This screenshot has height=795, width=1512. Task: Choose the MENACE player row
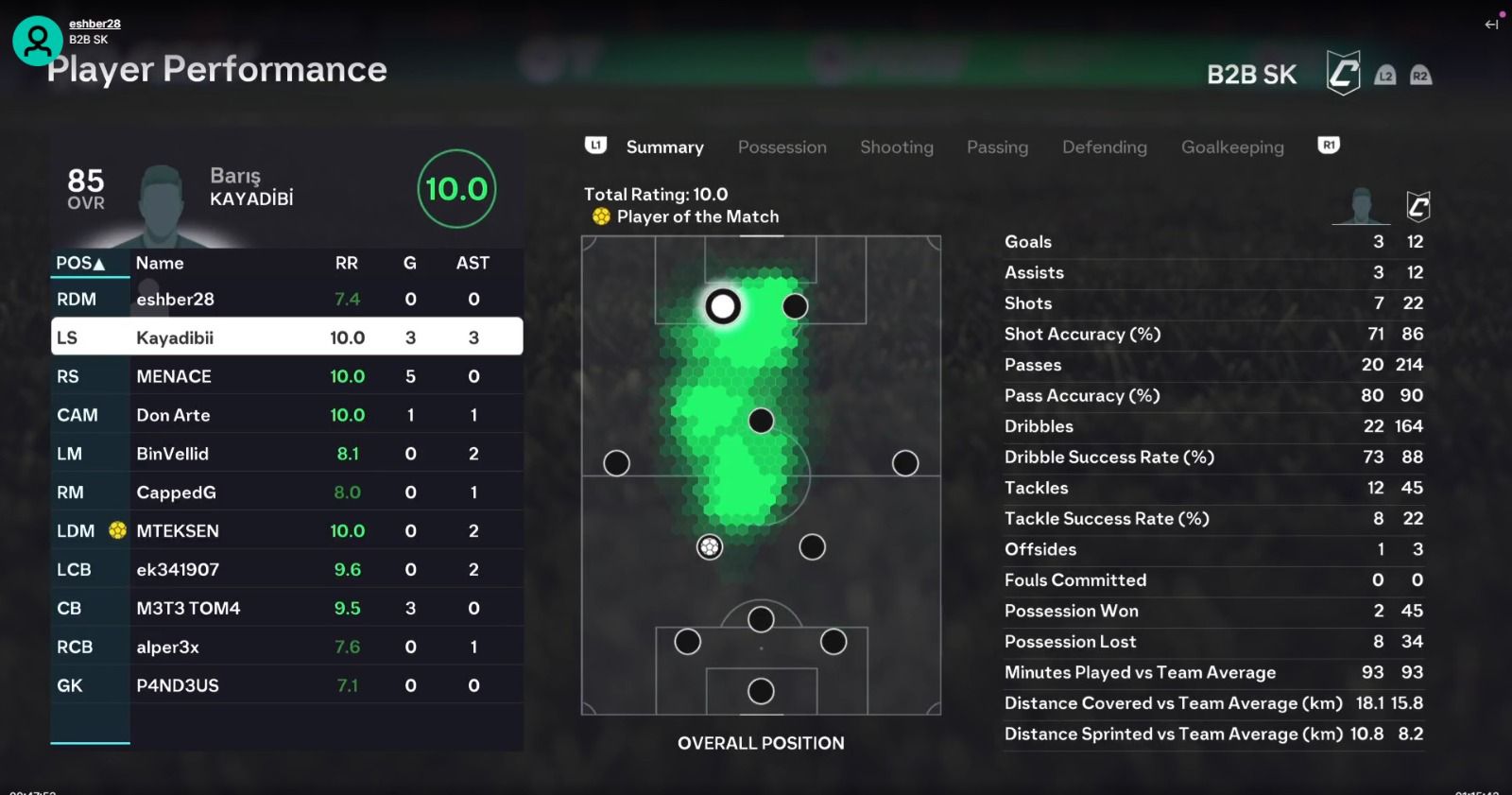(286, 376)
